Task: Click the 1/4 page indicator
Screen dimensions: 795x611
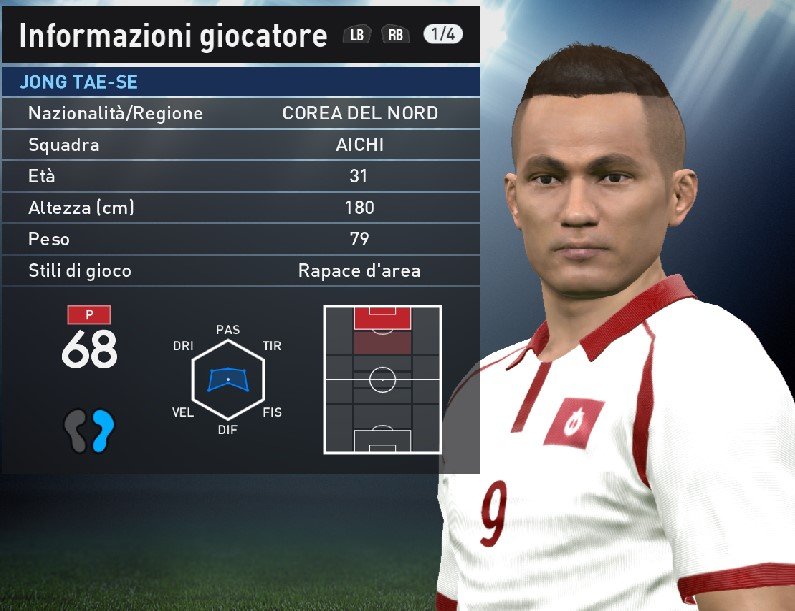Action: 442,35
